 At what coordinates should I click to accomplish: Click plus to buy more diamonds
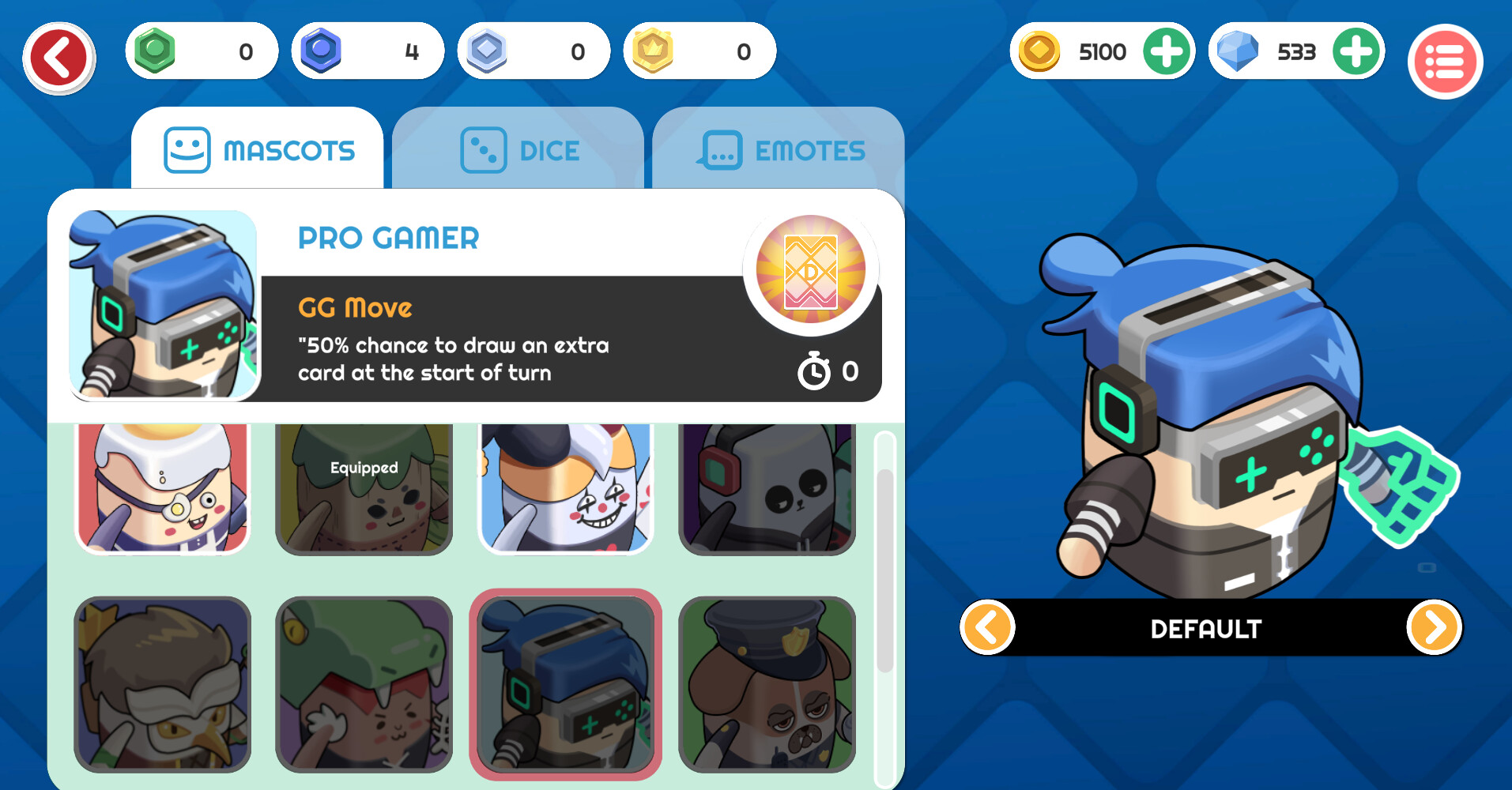1356,51
